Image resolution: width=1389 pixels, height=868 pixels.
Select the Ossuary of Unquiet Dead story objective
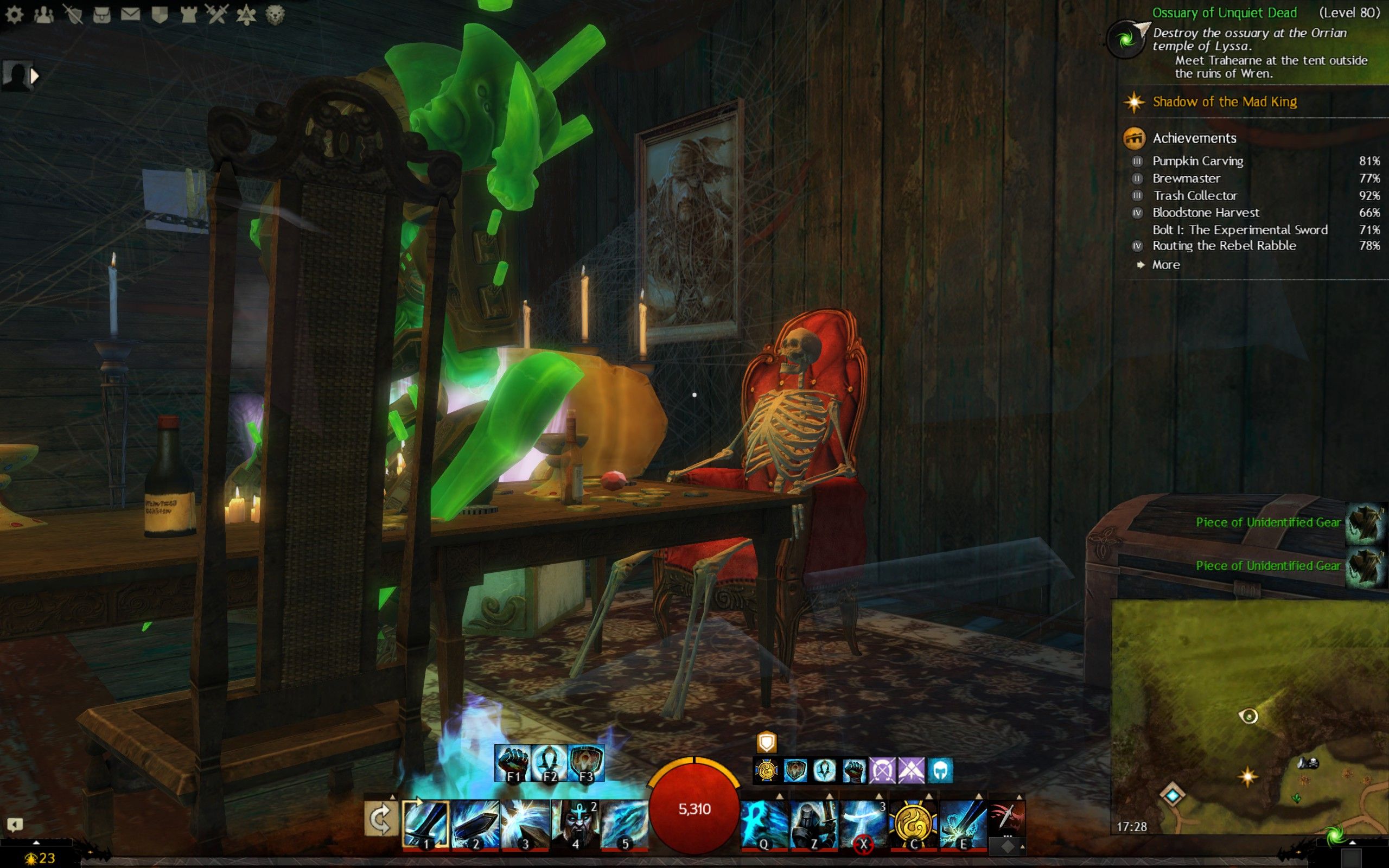1224,12
